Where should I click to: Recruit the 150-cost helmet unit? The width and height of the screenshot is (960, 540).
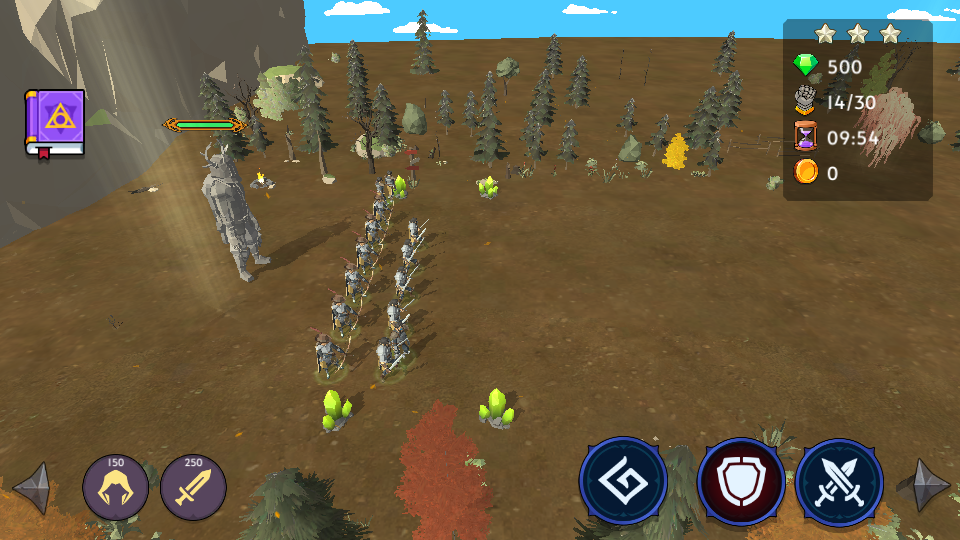(x=116, y=488)
